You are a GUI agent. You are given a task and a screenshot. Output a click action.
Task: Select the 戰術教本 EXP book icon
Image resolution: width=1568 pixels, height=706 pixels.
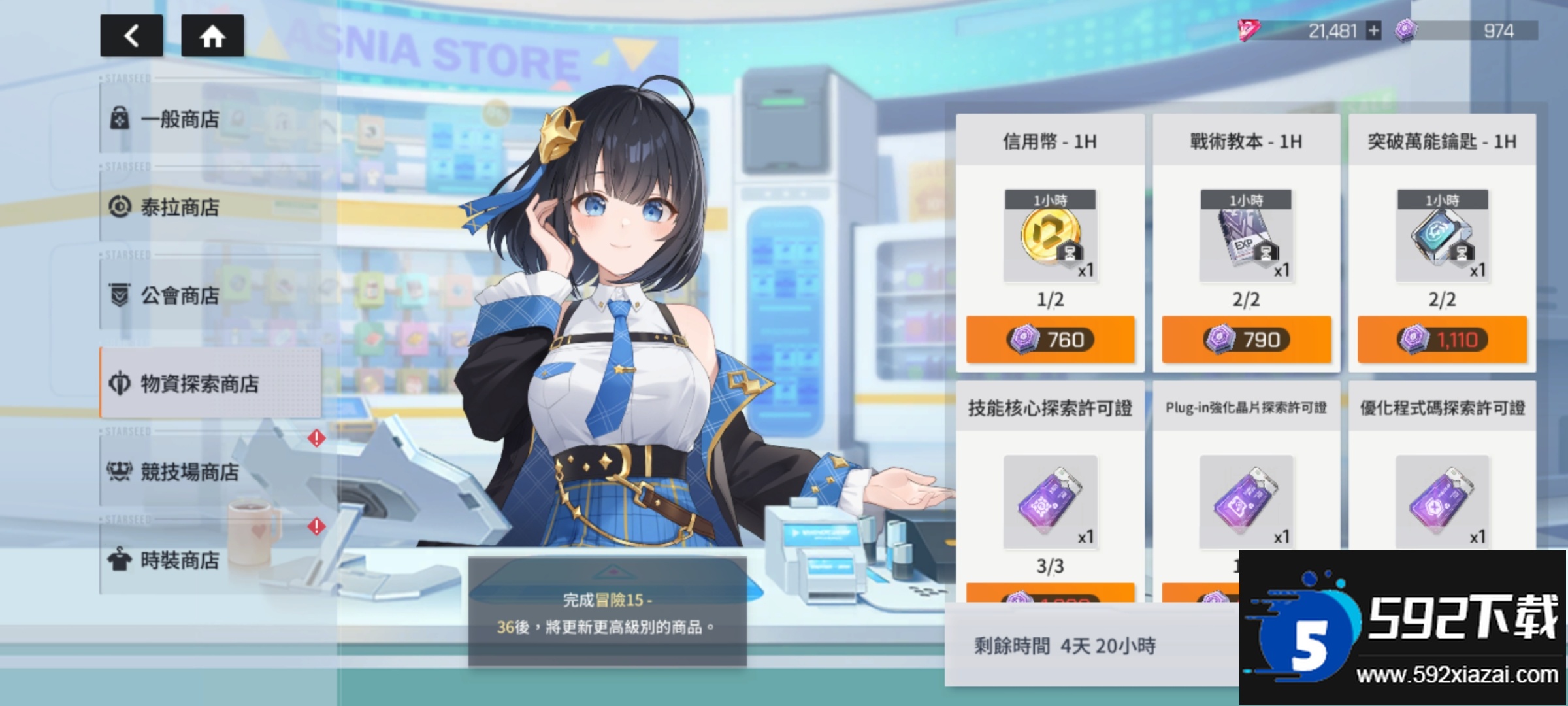pyautogui.click(x=1246, y=237)
